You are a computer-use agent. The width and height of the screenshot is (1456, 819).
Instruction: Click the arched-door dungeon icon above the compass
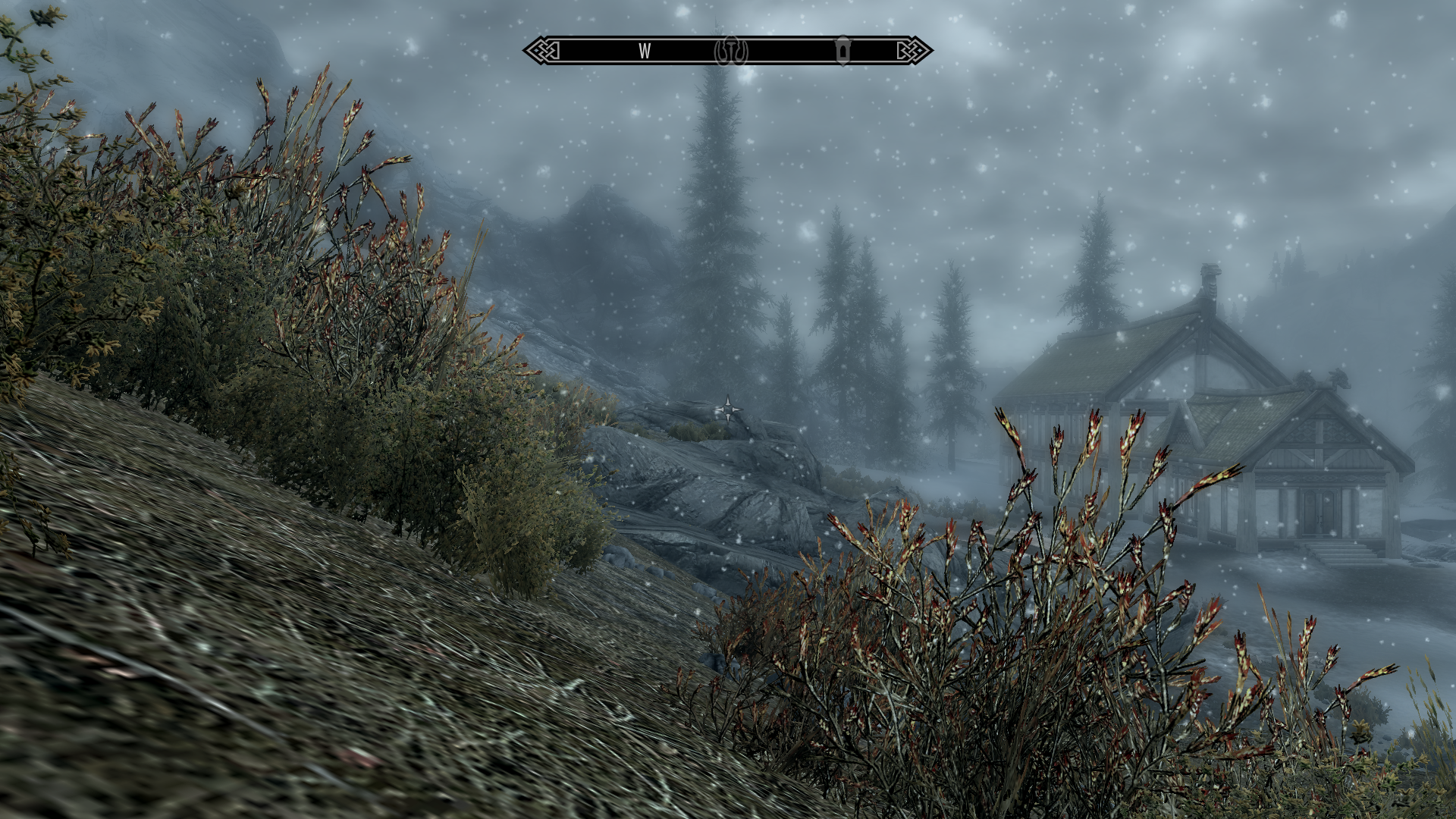point(842,51)
